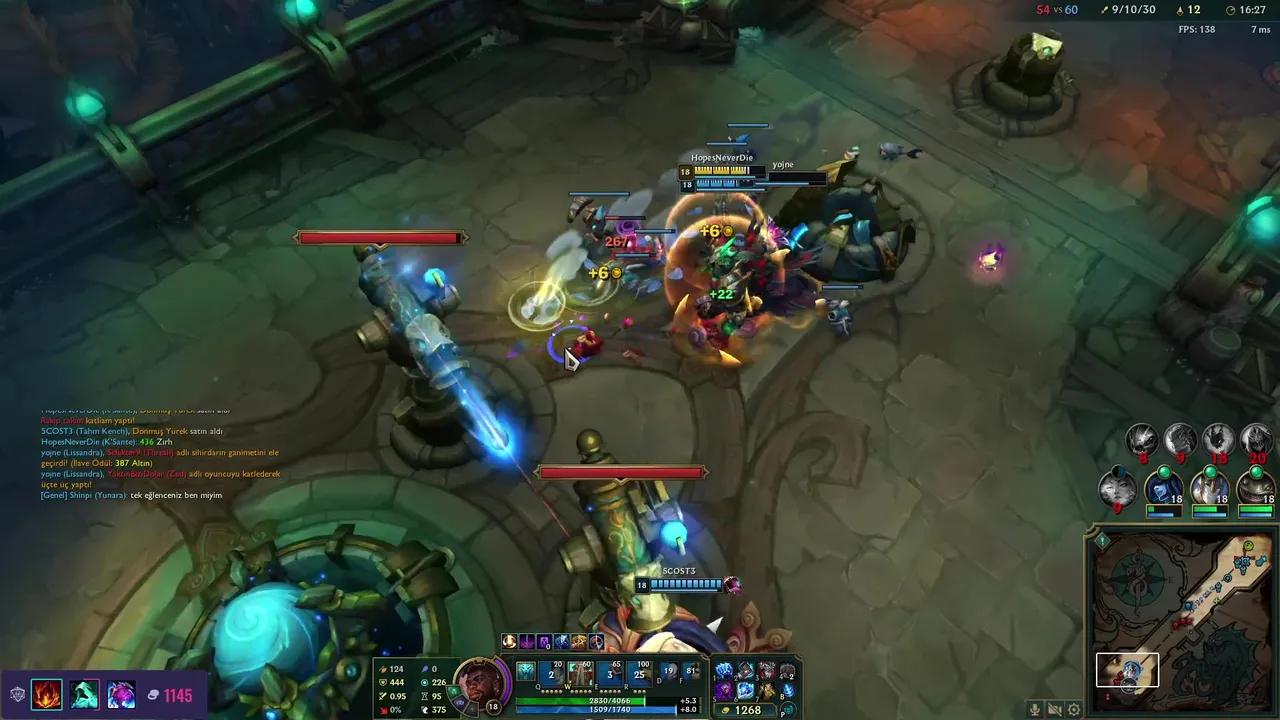This screenshot has width=1280, height=720.
Task: Open the settings gear near the minimap
Action: (x=1074, y=708)
